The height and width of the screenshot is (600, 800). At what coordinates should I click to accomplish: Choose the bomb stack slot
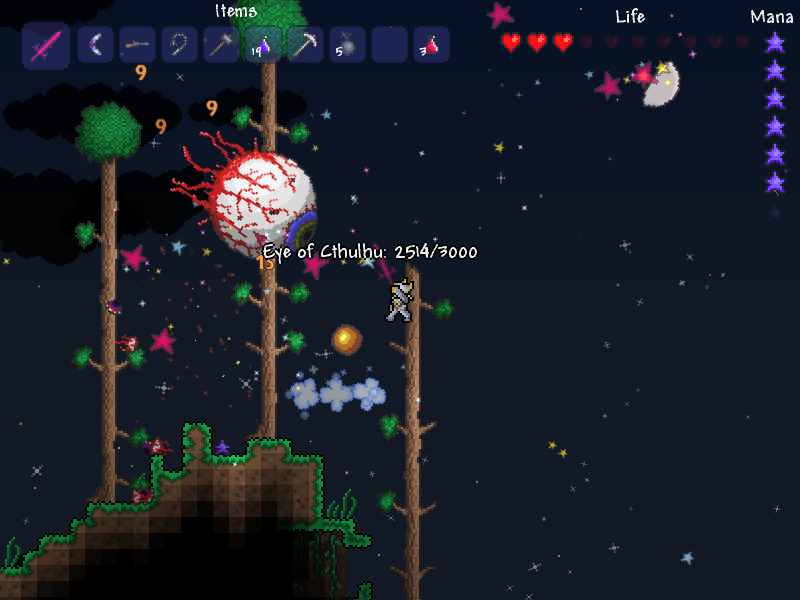(347, 45)
